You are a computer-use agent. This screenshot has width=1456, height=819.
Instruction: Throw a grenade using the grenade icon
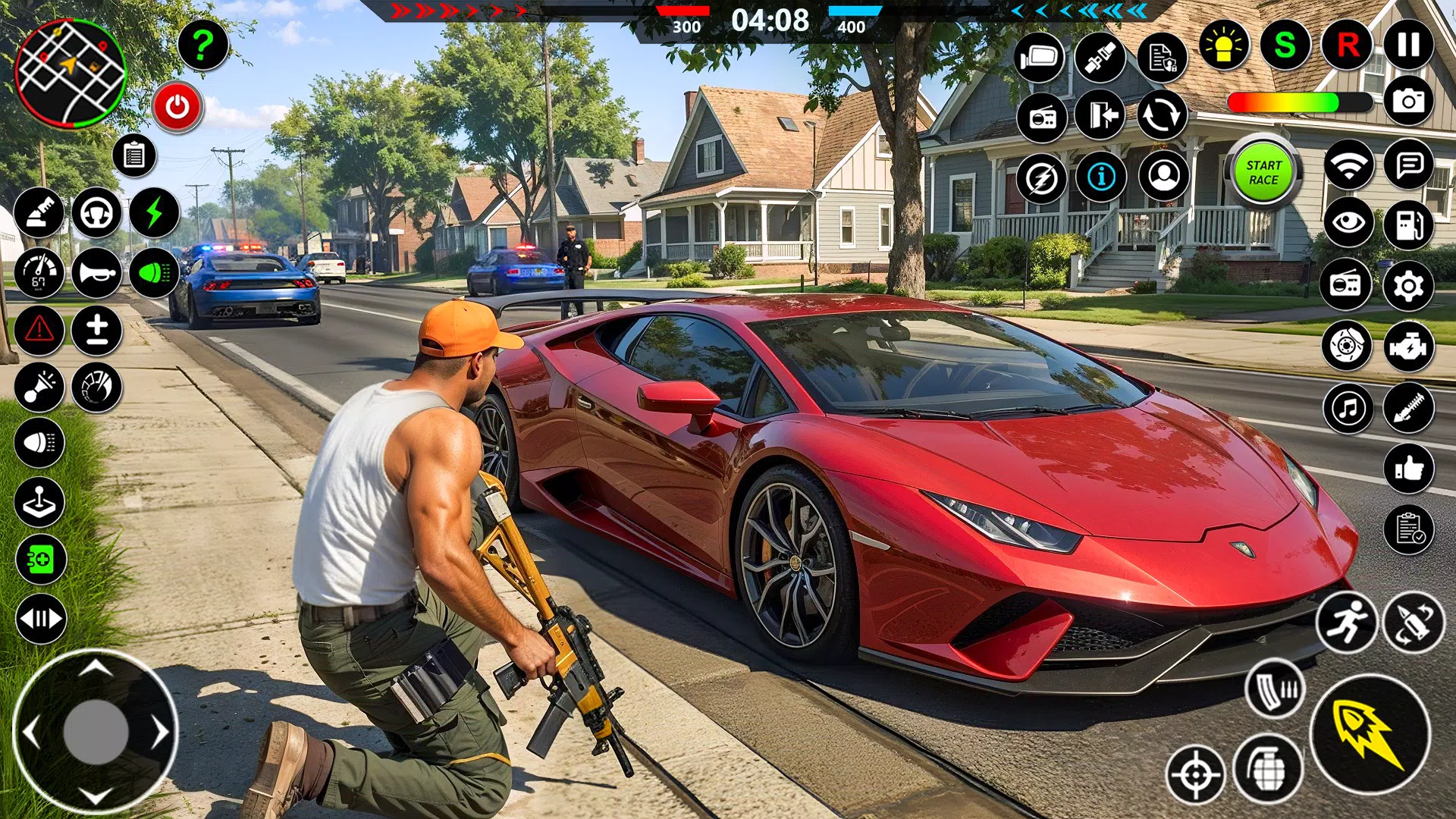(x=1268, y=769)
